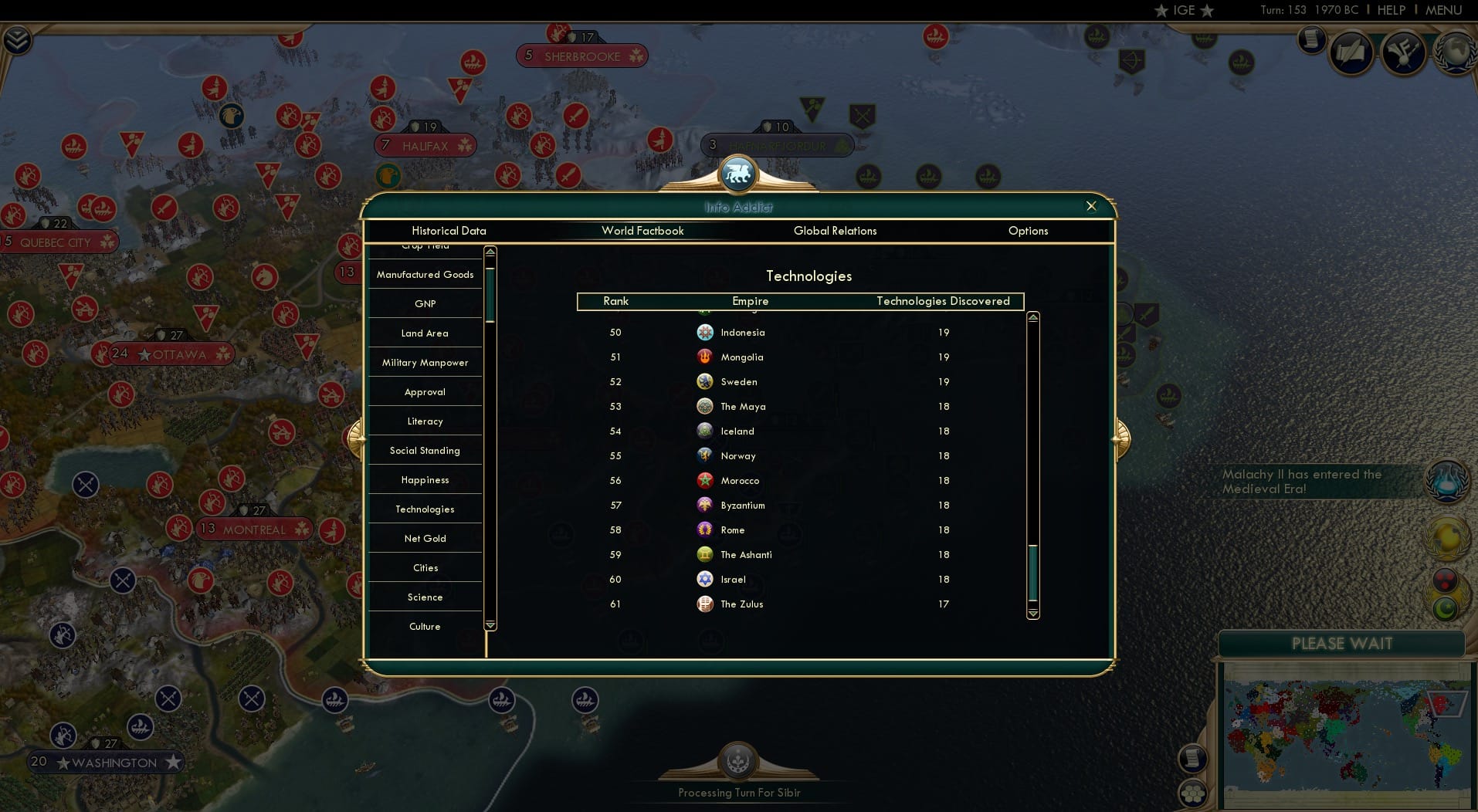Click HELP in the top bar
1478x812 pixels.
coord(1391,10)
